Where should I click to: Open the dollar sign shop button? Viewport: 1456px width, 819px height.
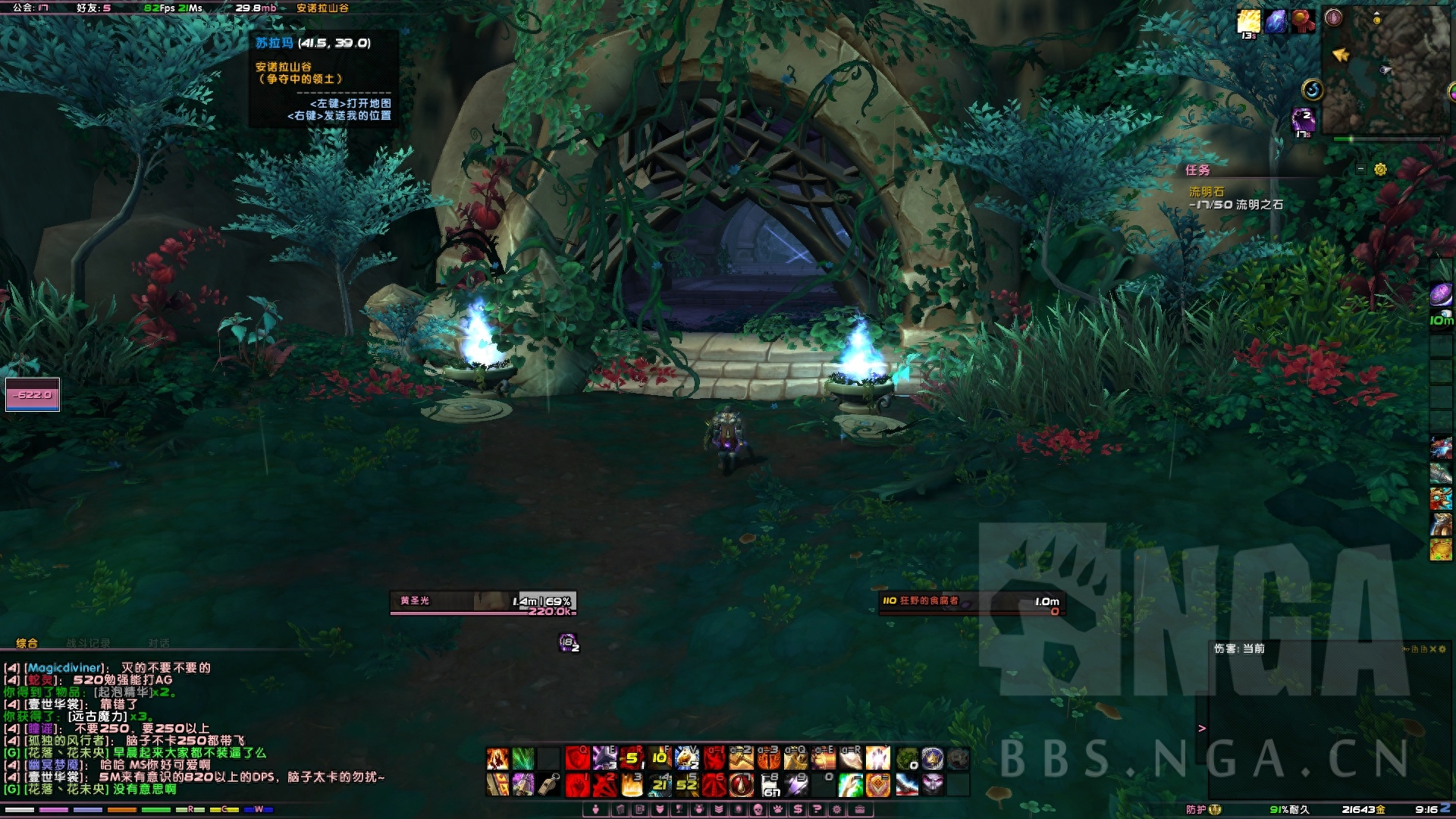797,809
